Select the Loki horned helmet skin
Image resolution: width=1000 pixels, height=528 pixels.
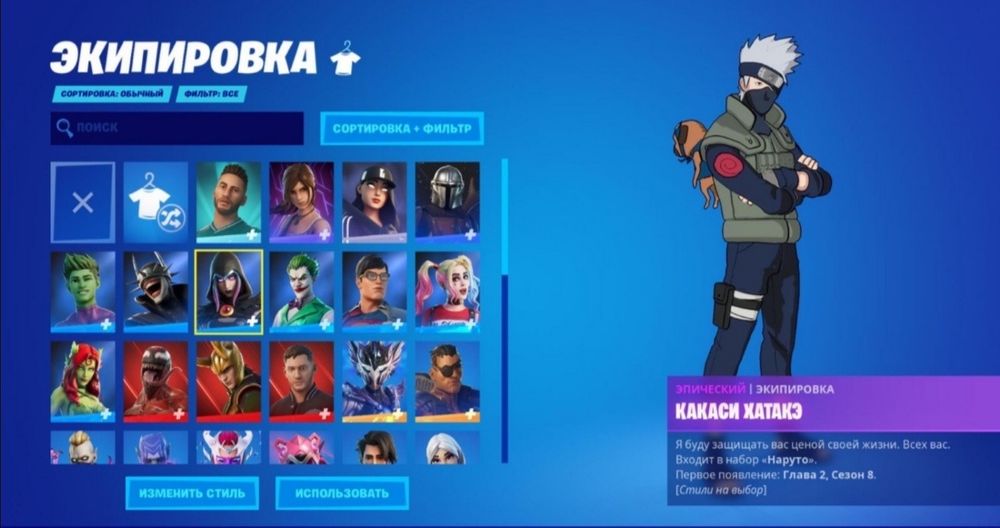[229, 380]
